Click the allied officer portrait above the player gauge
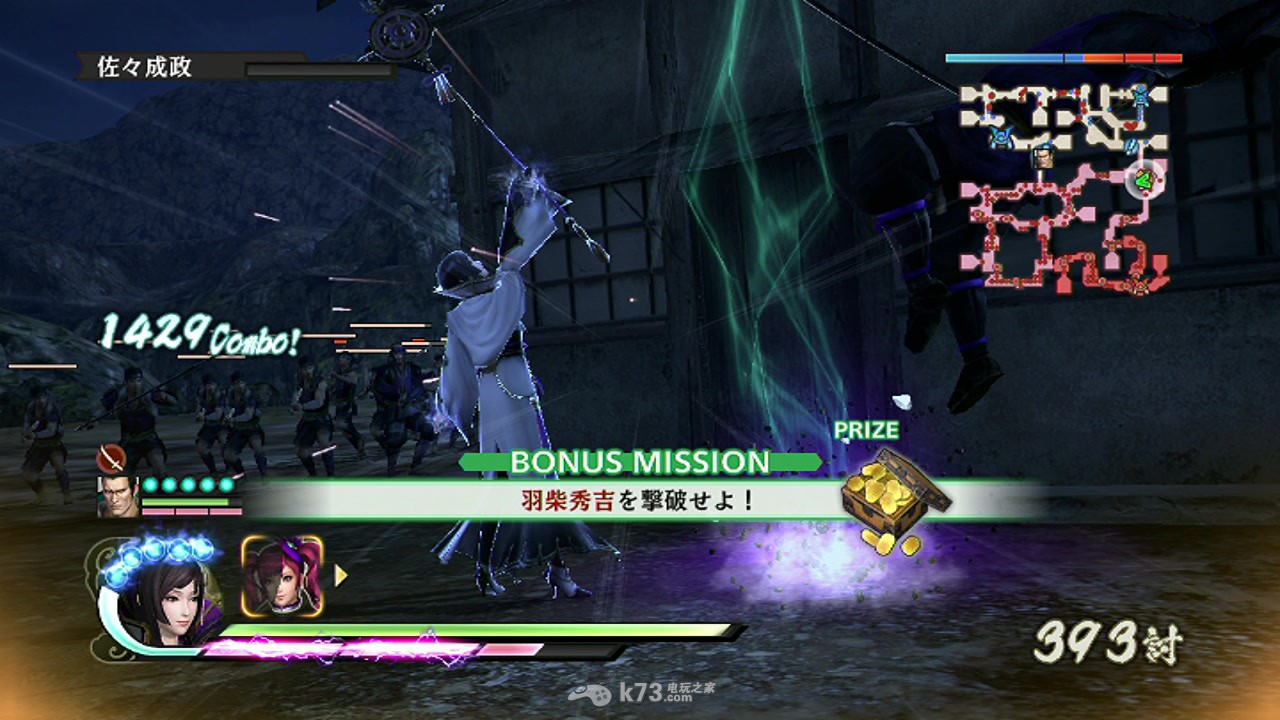Viewport: 1280px width, 720px height. [117, 496]
